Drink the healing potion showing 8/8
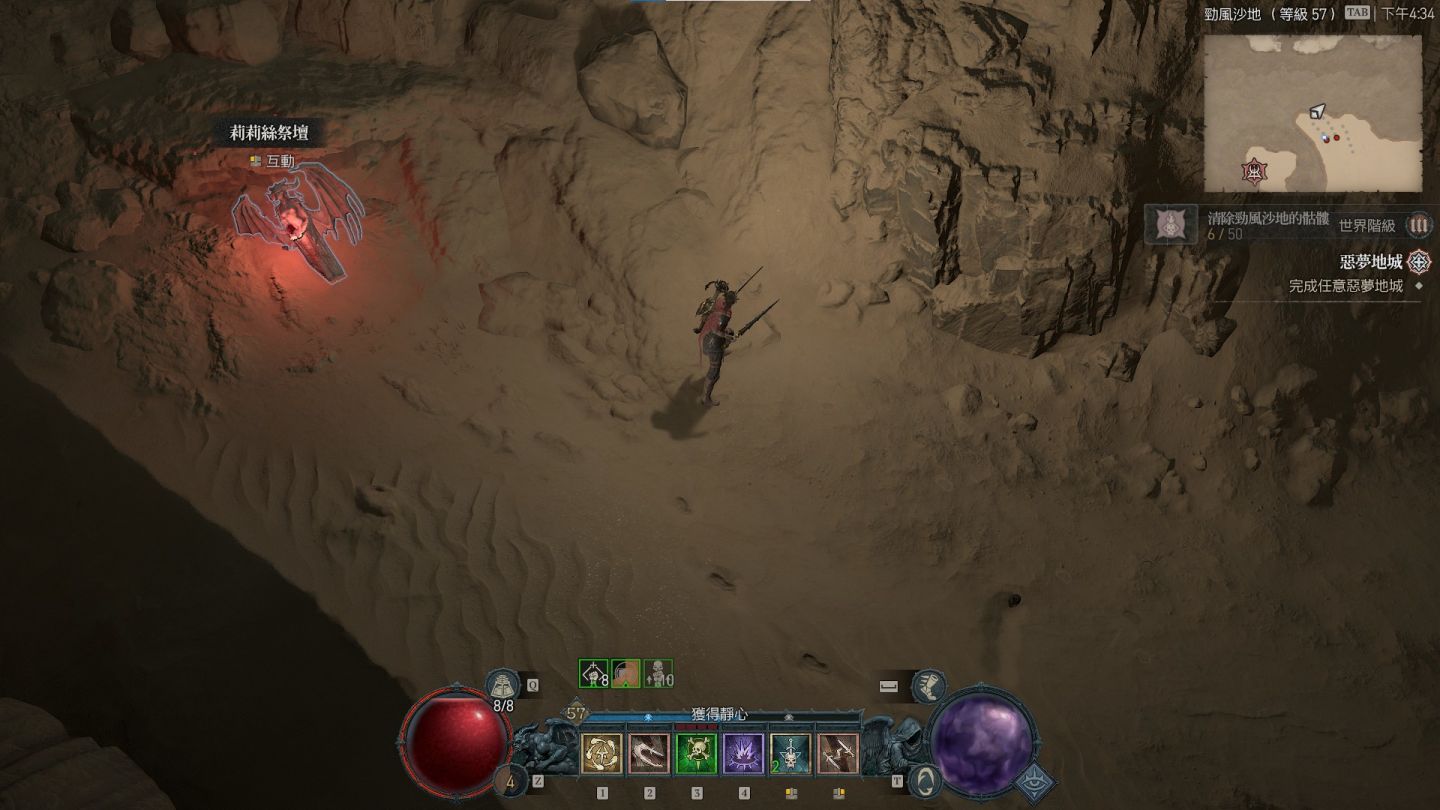The width and height of the screenshot is (1440, 810). pos(503,686)
